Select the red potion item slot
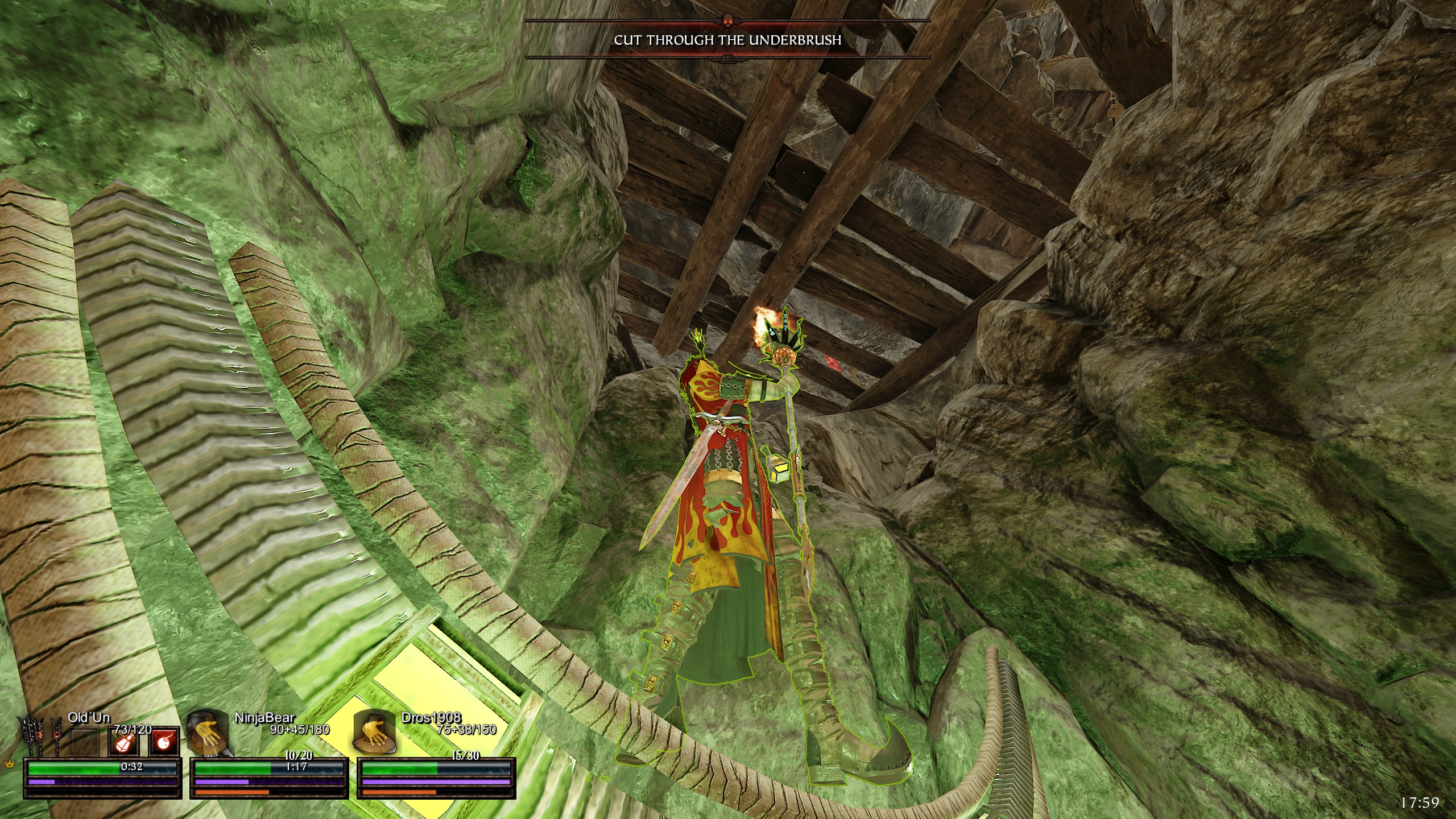The width and height of the screenshot is (1456, 819). point(125,742)
